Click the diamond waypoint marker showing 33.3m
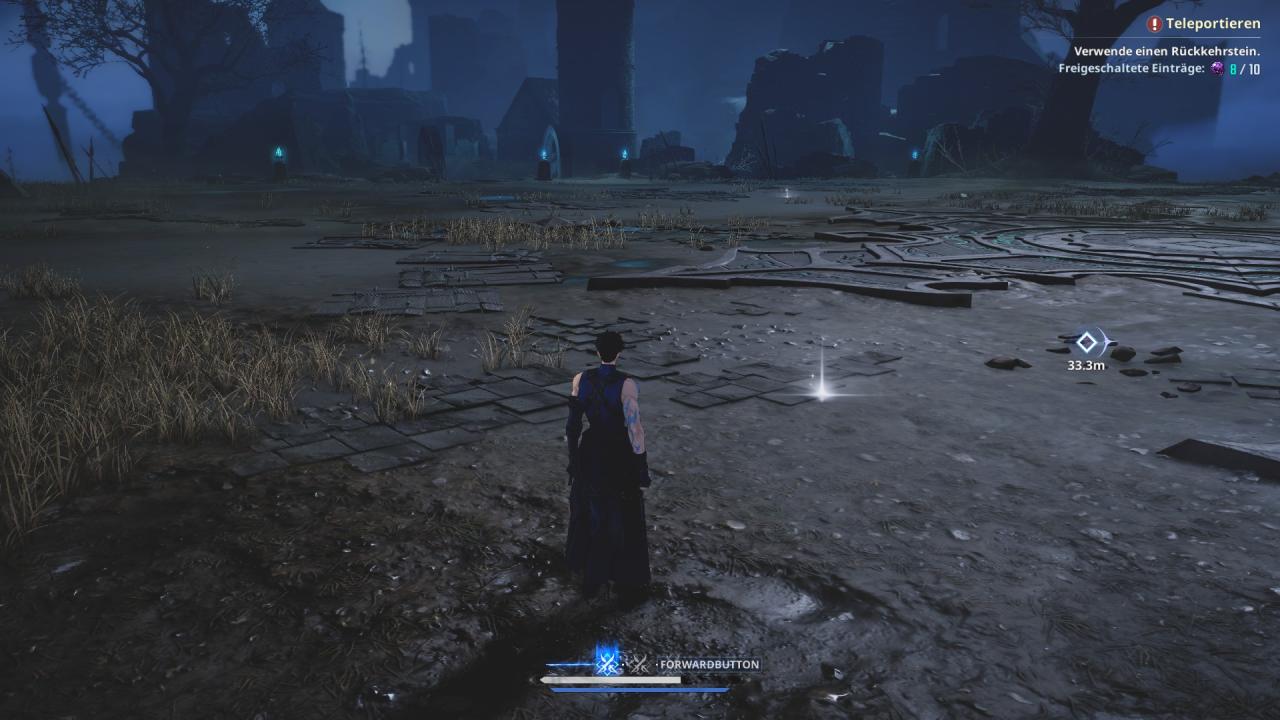 (x=1086, y=343)
